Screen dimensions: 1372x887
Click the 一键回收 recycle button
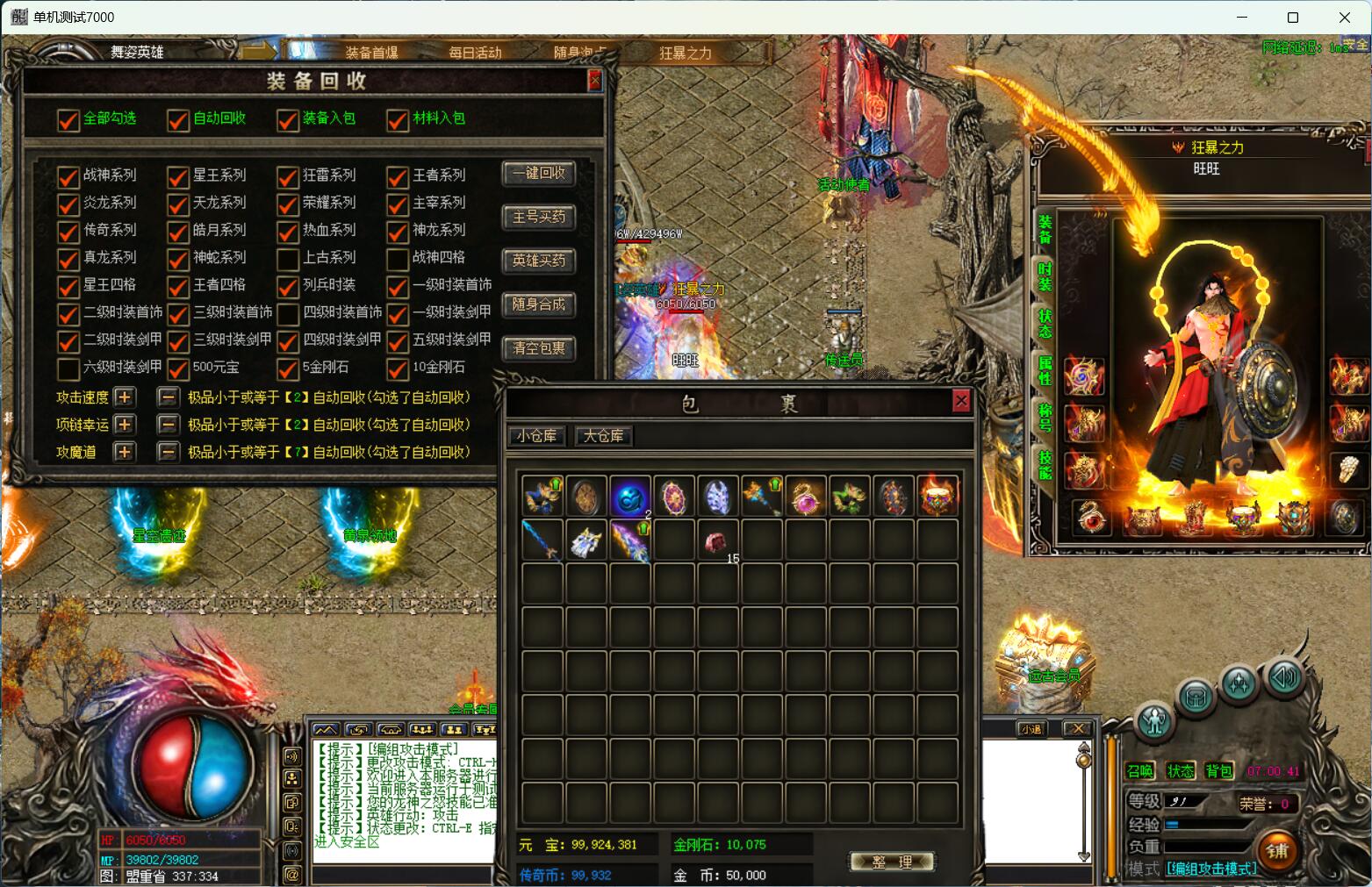(x=539, y=174)
